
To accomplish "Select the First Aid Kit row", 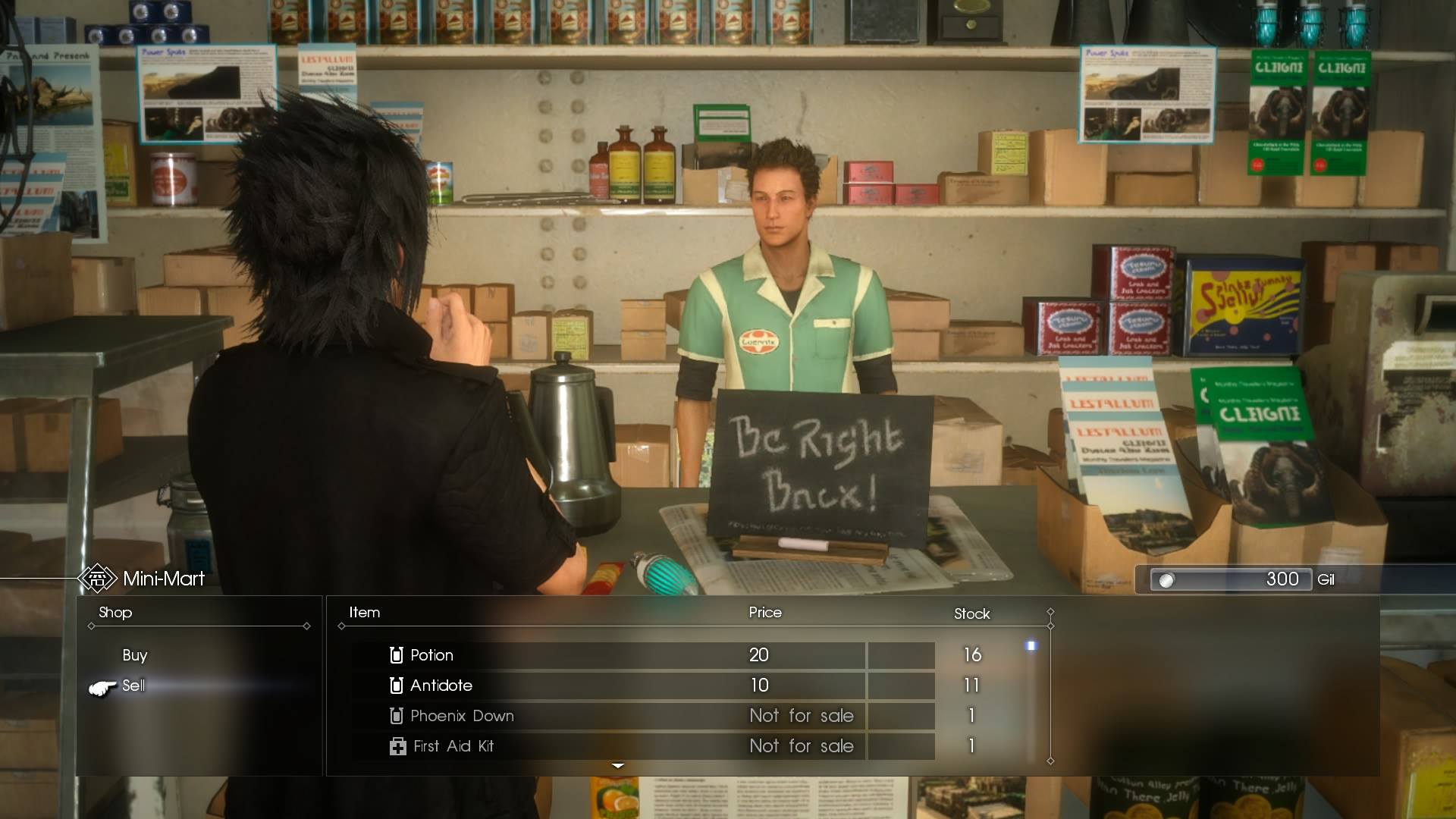I will pyautogui.click(x=607, y=746).
